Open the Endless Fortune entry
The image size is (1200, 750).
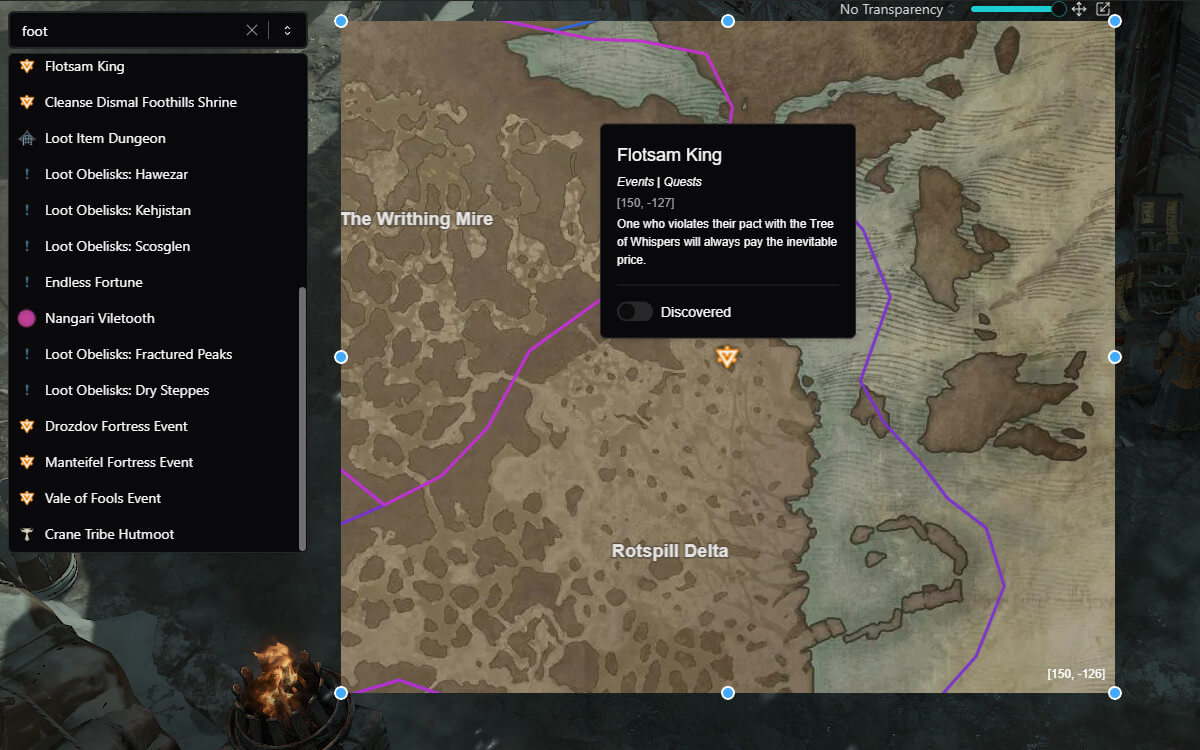tap(93, 283)
